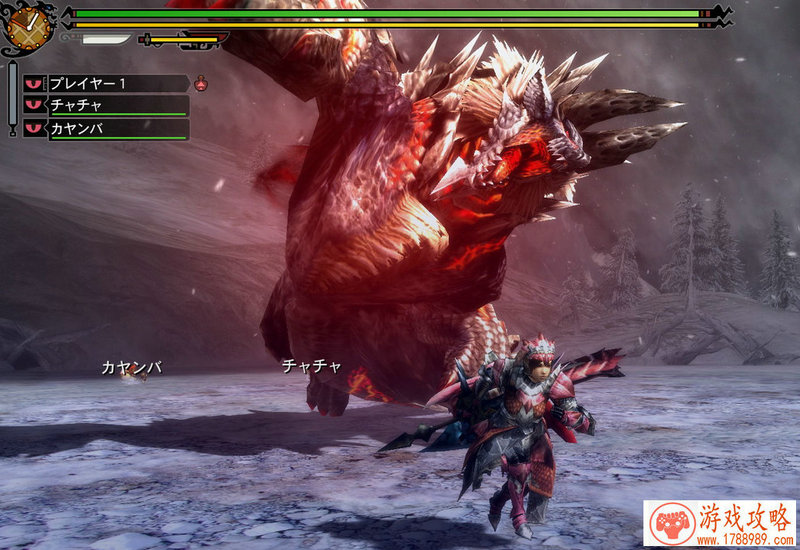800x550 pixels.
Task: Click the red flask icon beside プレイヤー1
Action: [201, 84]
